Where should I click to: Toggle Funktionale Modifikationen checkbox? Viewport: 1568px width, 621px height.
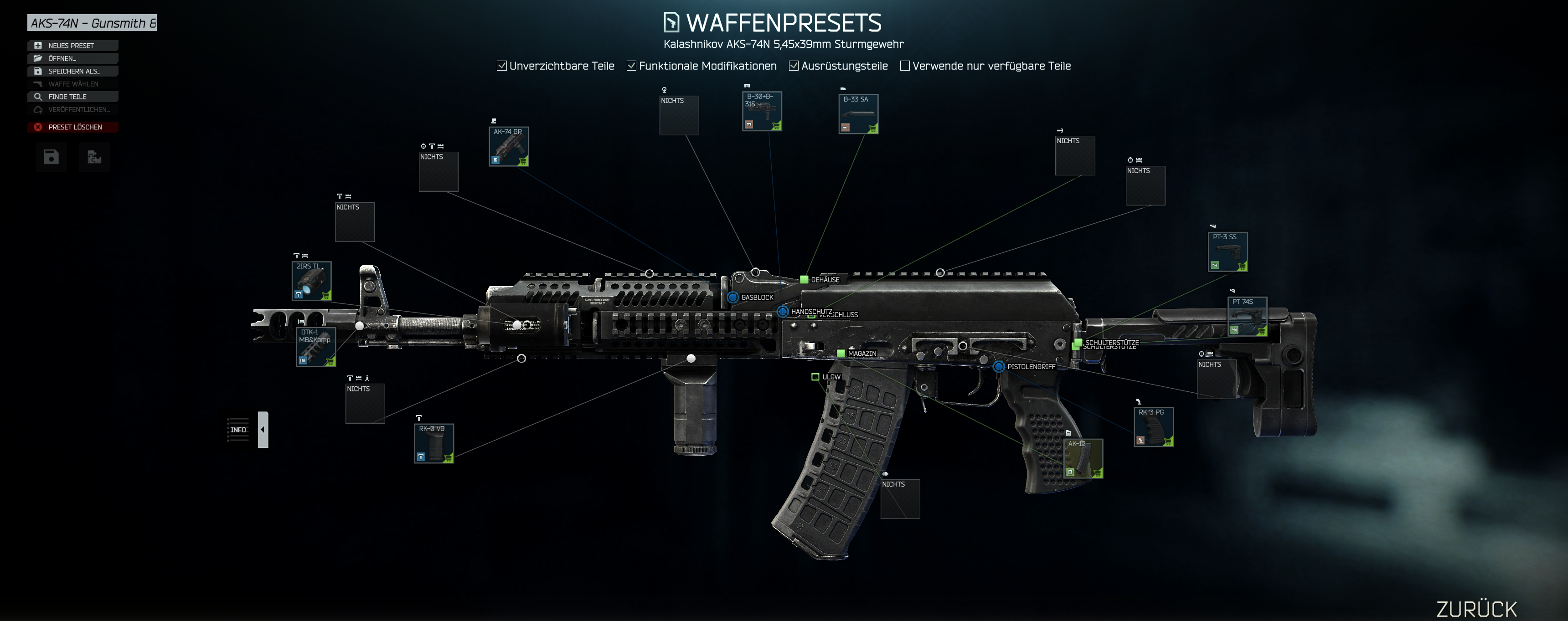point(631,66)
